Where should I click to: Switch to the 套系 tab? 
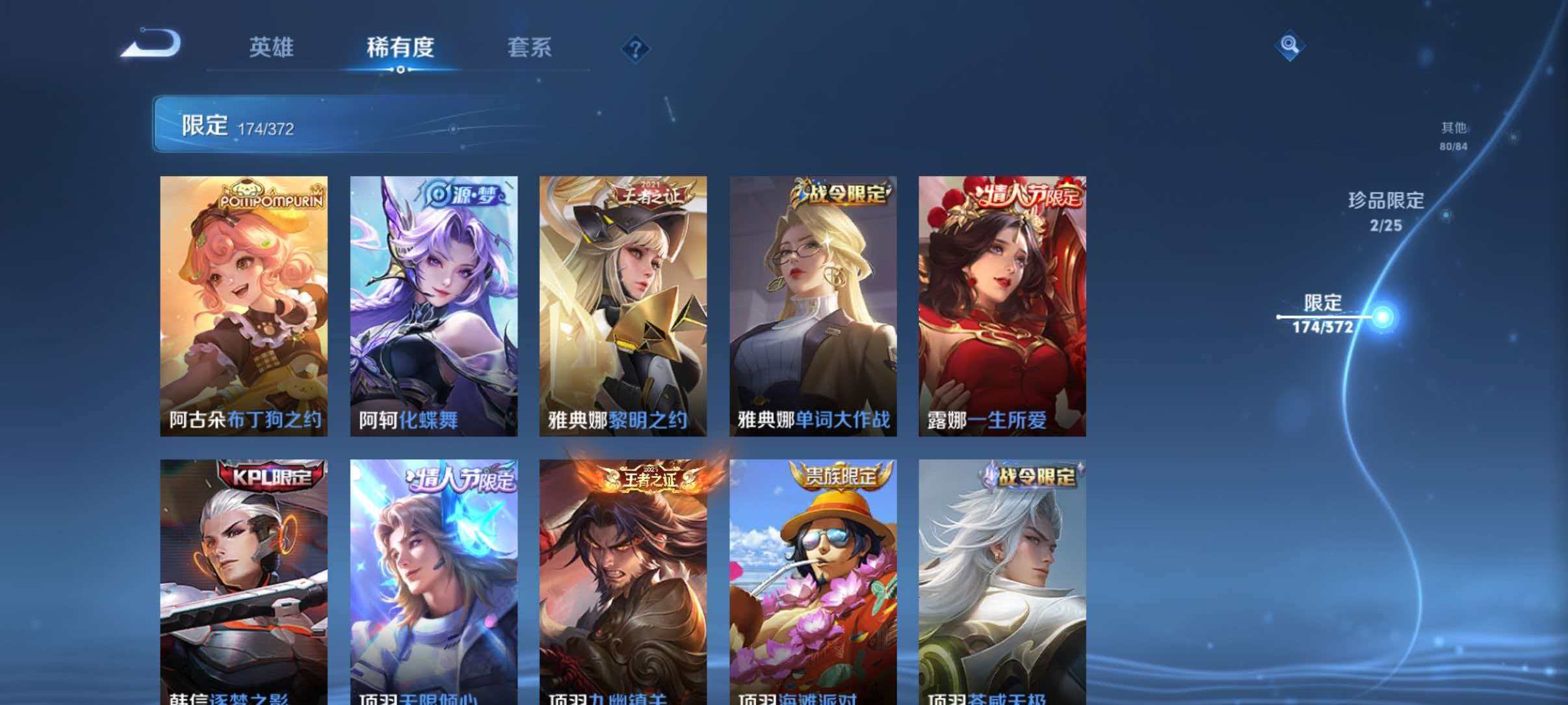click(x=530, y=47)
